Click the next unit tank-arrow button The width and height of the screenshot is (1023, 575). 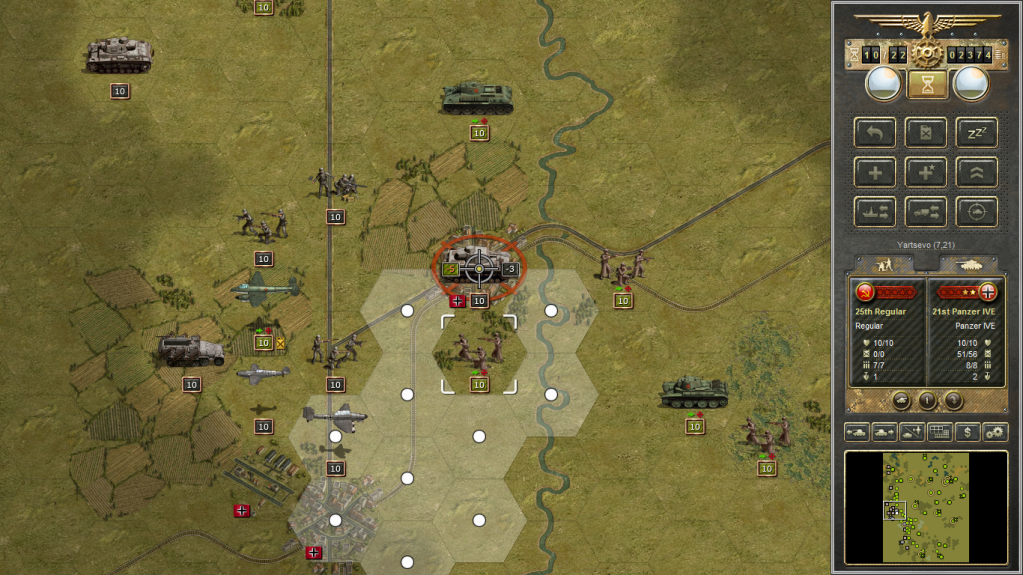(884, 432)
